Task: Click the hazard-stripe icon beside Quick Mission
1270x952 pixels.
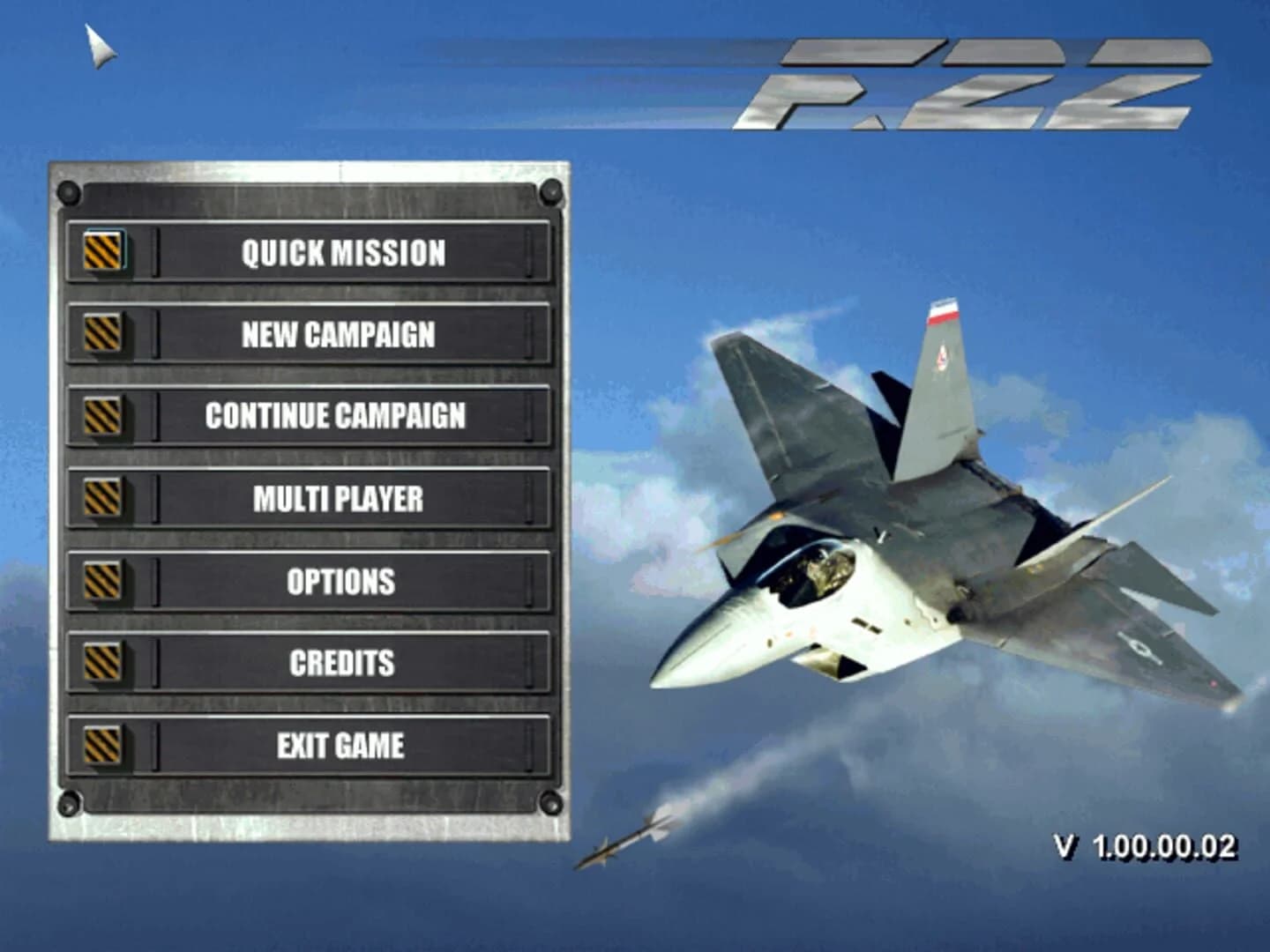Action: coord(103,253)
